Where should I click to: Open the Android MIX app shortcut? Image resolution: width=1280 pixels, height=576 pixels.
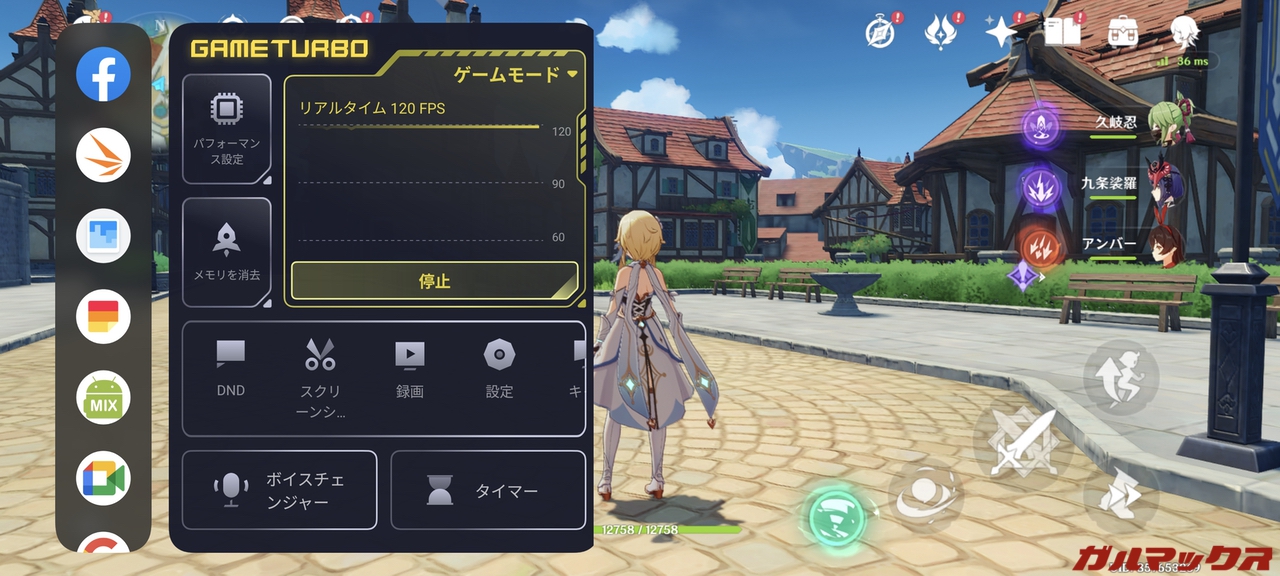pos(104,397)
